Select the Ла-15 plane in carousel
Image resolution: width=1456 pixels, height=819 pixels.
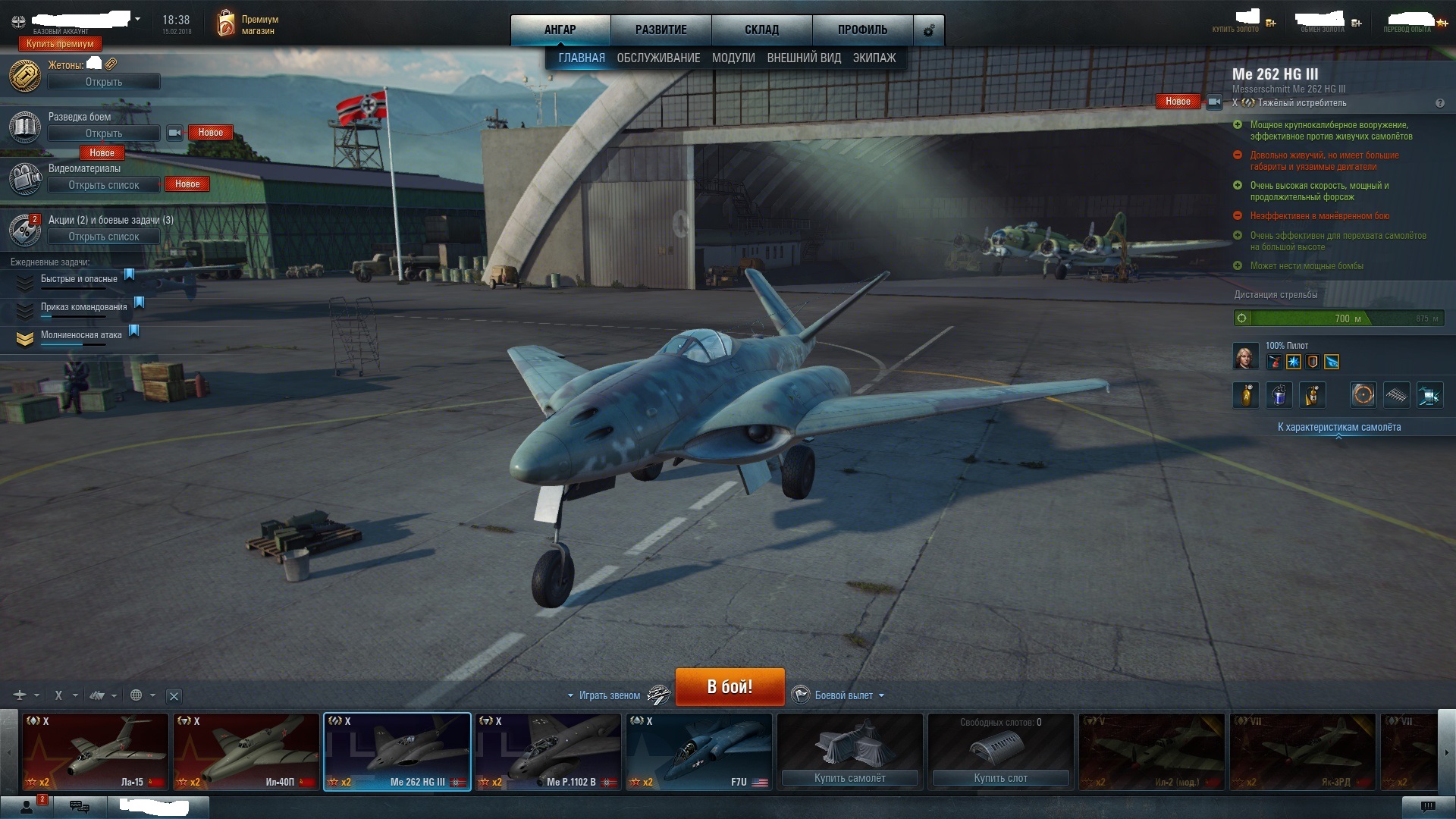pyautogui.click(x=95, y=752)
